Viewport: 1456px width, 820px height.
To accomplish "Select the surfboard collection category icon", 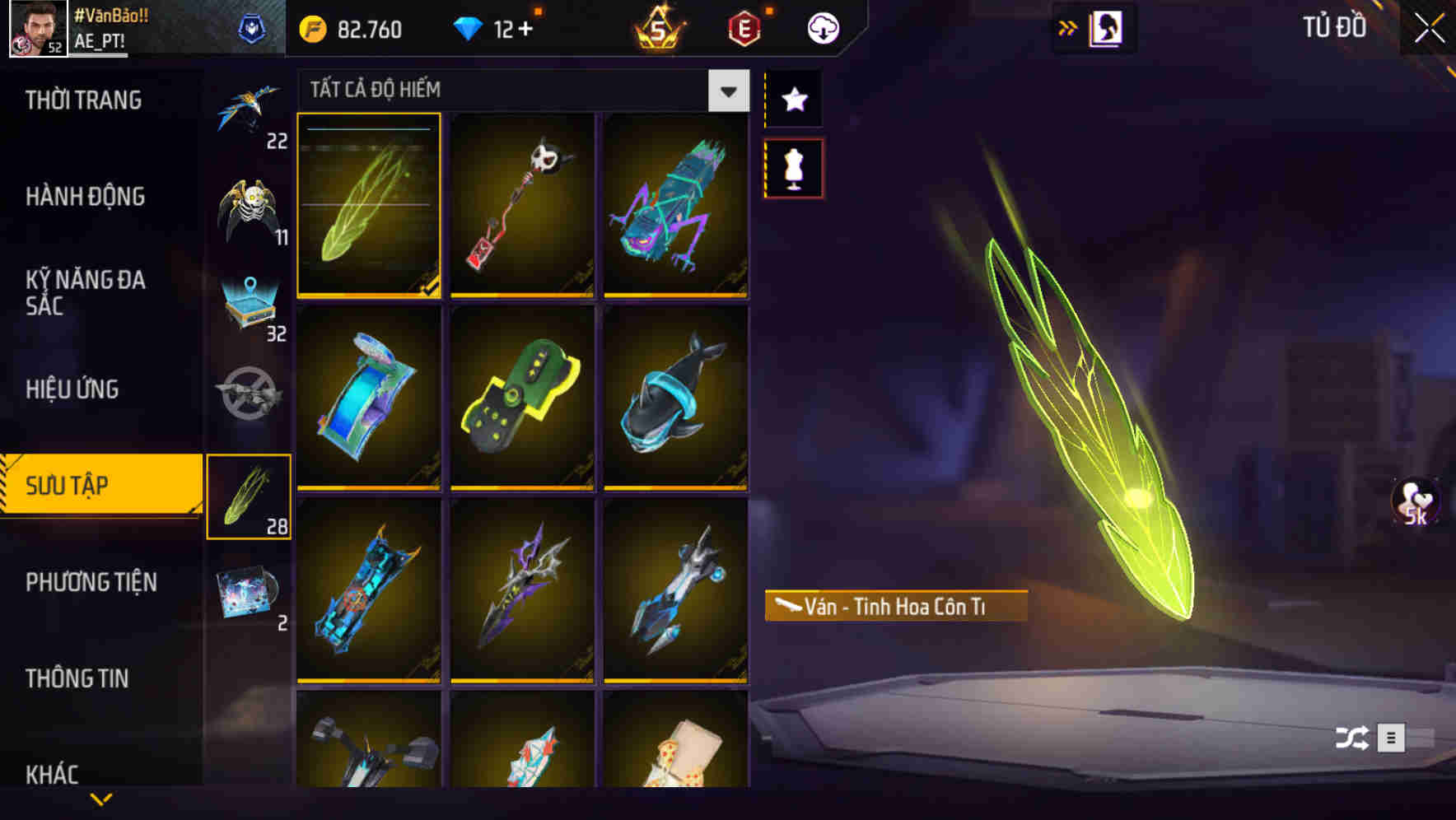I will point(250,495).
